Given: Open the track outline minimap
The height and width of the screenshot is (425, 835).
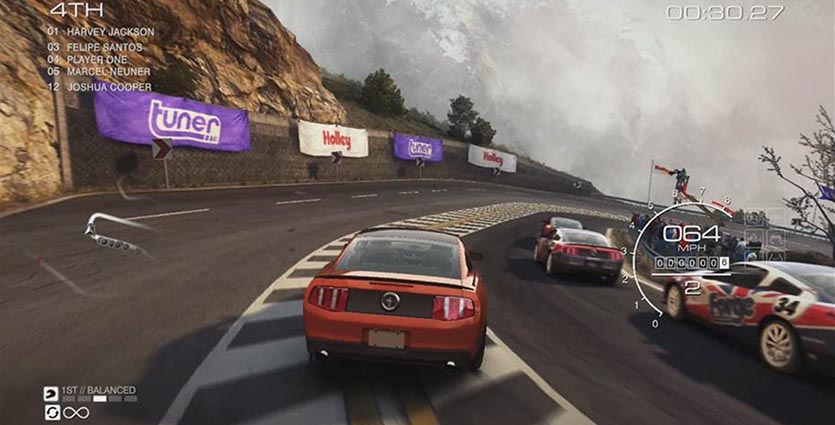Looking at the screenshot, I should click(x=115, y=231).
